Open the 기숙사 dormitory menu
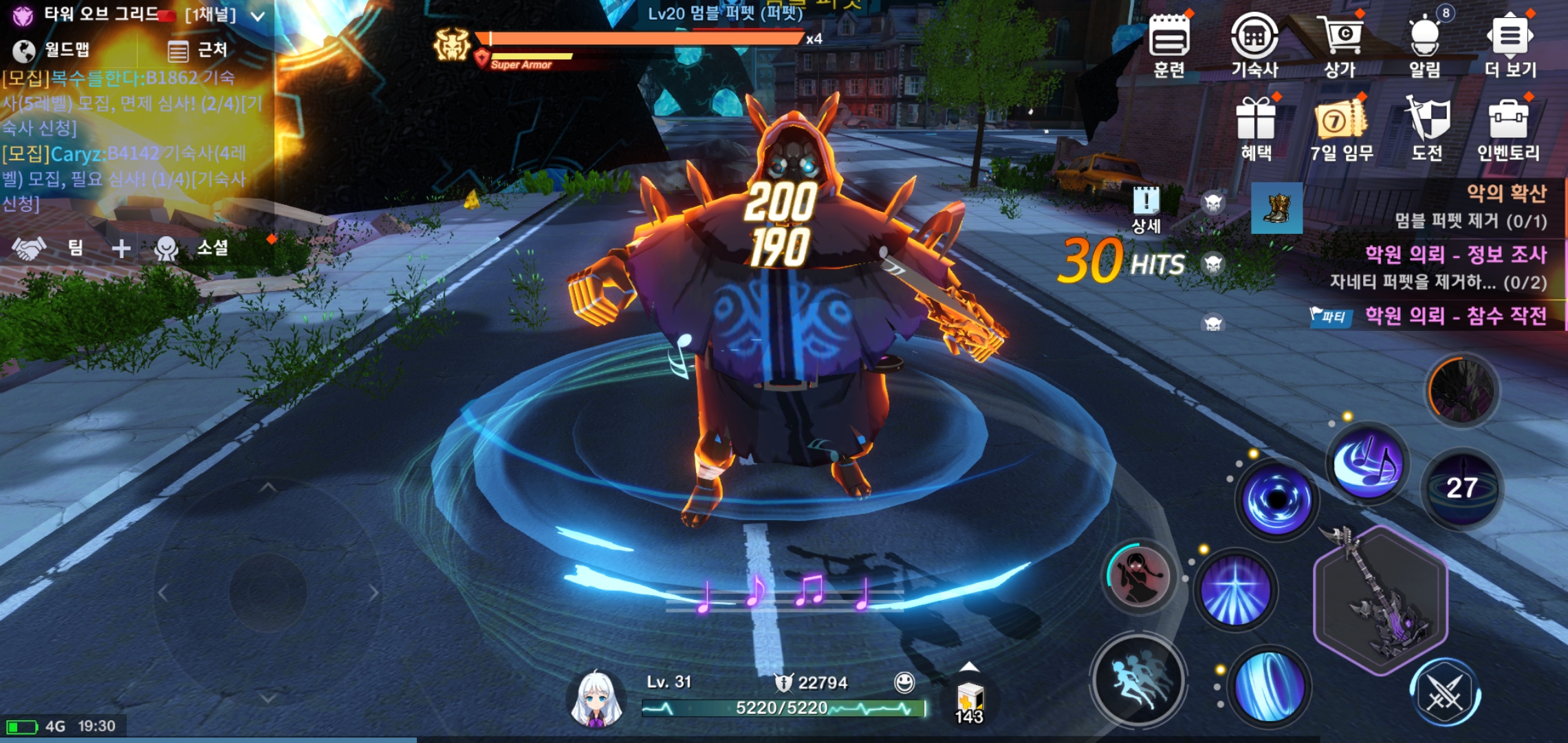This screenshot has width=1568, height=743. pyautogui.click(x=1254, y=43)
